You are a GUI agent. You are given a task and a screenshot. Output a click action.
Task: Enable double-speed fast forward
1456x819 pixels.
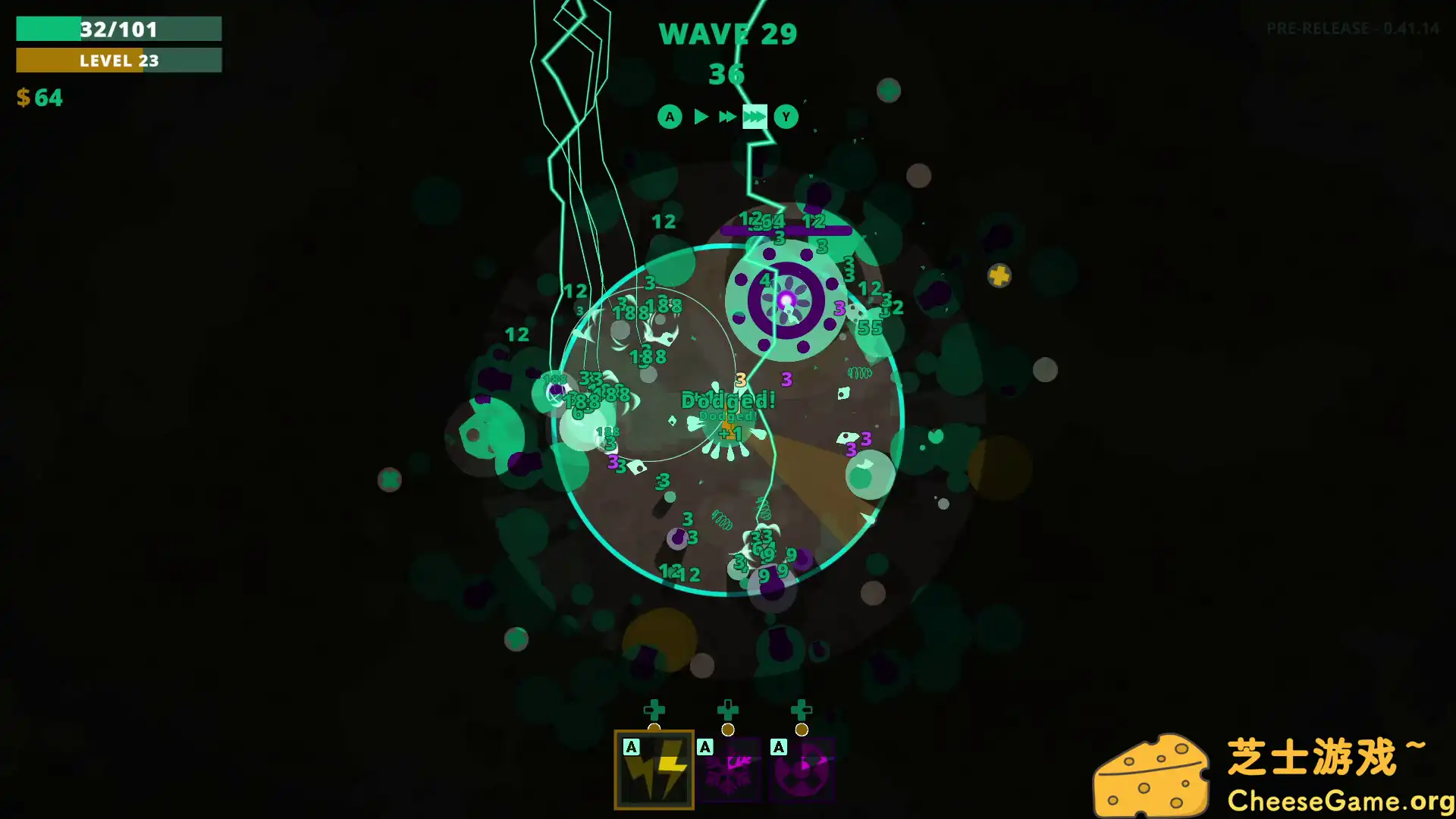pyautogui.click(x=726, y=117)
